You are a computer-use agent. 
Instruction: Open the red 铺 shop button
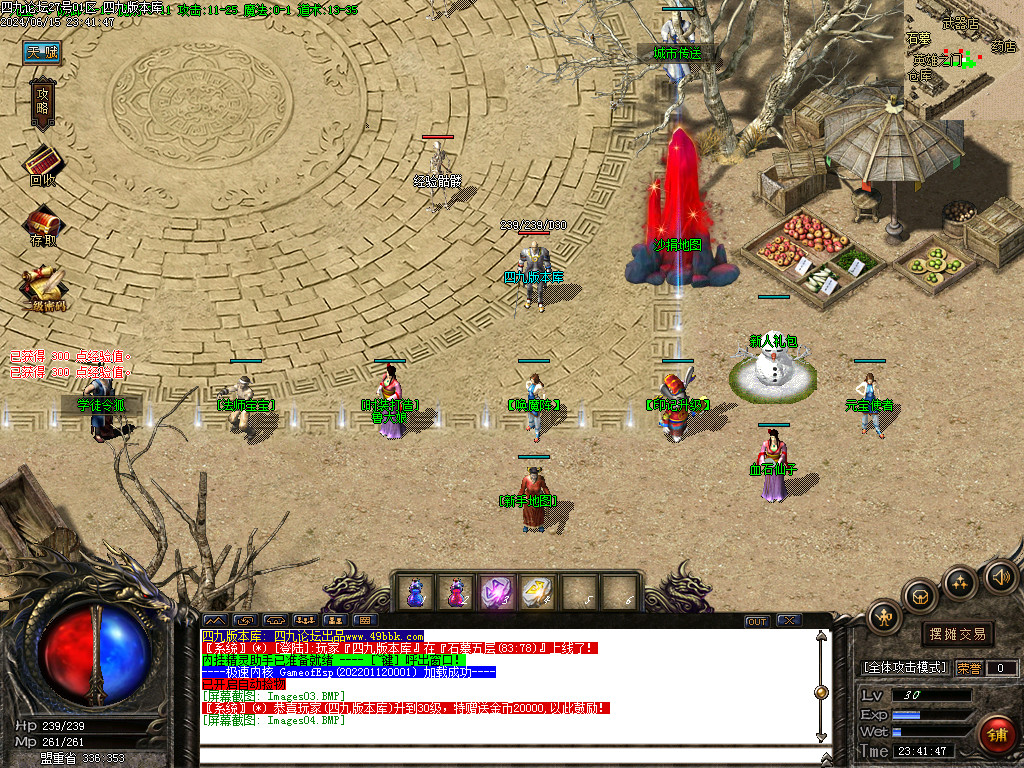coord(997,735)
